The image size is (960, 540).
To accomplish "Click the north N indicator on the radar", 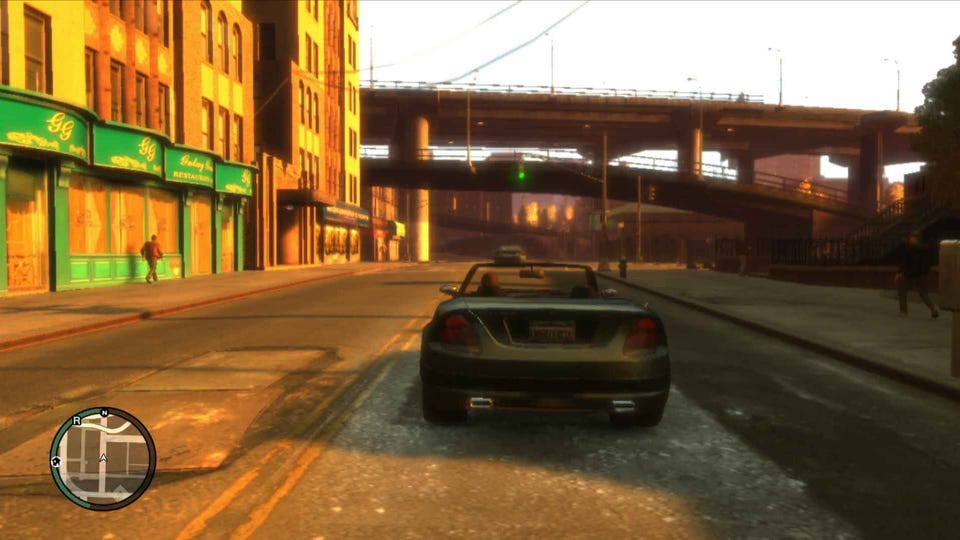I will 104,413.
